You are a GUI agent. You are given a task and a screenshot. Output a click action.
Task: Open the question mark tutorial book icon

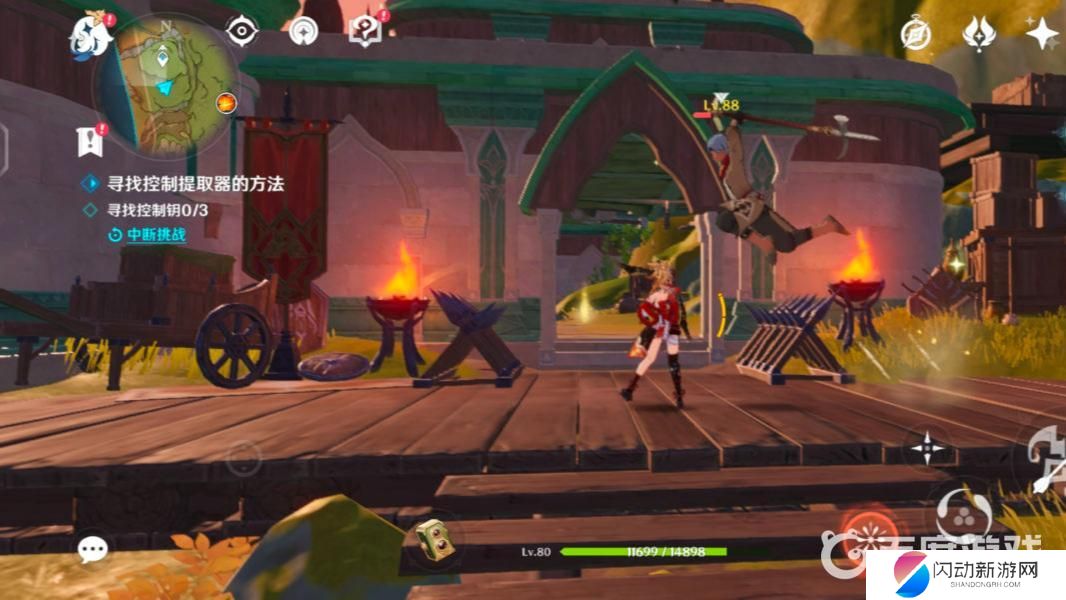365,32
